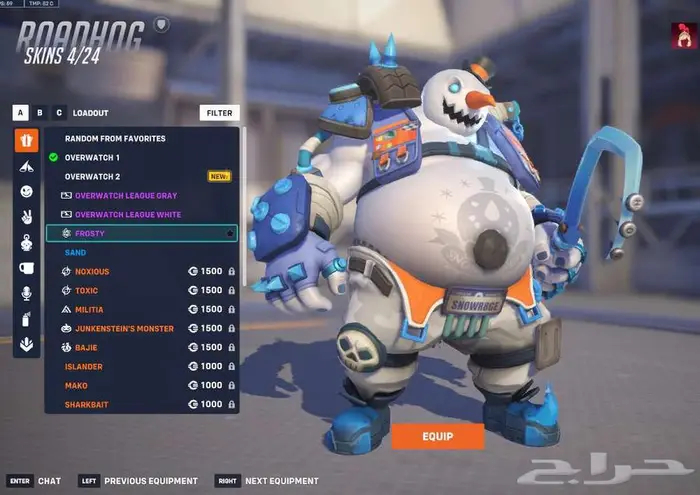Viewport: 700px width, 495px height.
Task: Pick the Sand skin
Action: 76,252
